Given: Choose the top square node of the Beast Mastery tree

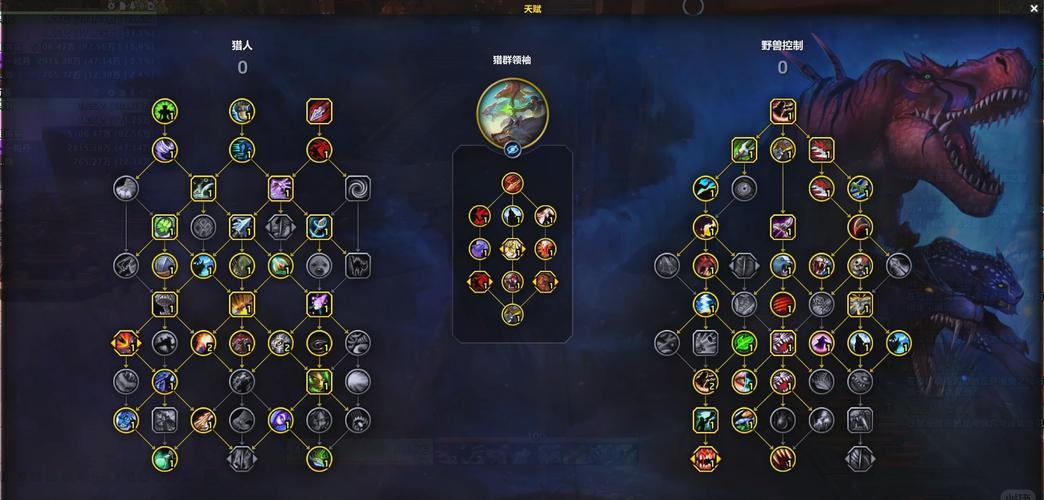Looking at the screenshot, I should (x=782, y=111).
